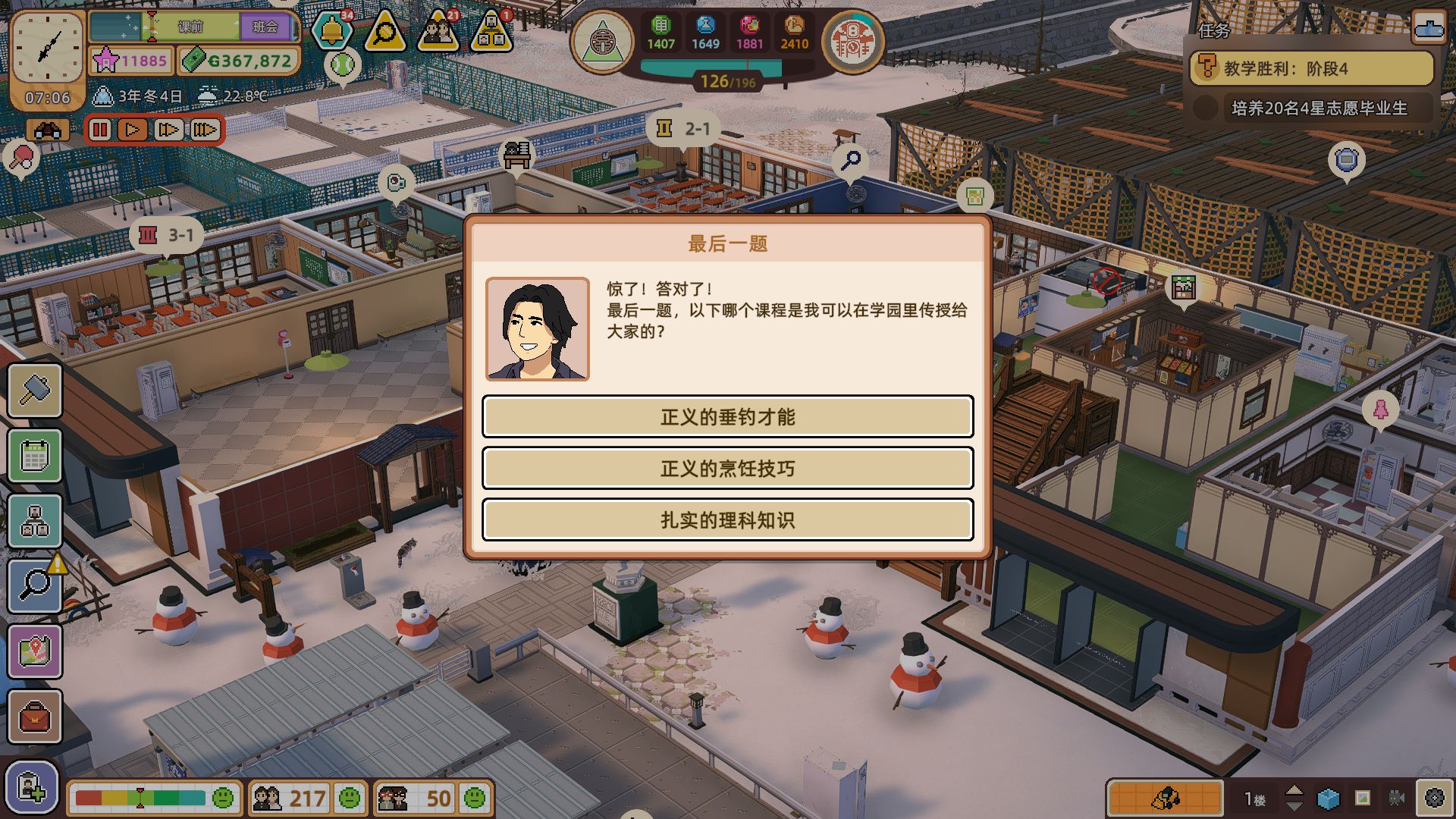Pick the answer 扎实的理科知识
The image size is (1456, 819).
click(x=727, y=519)
